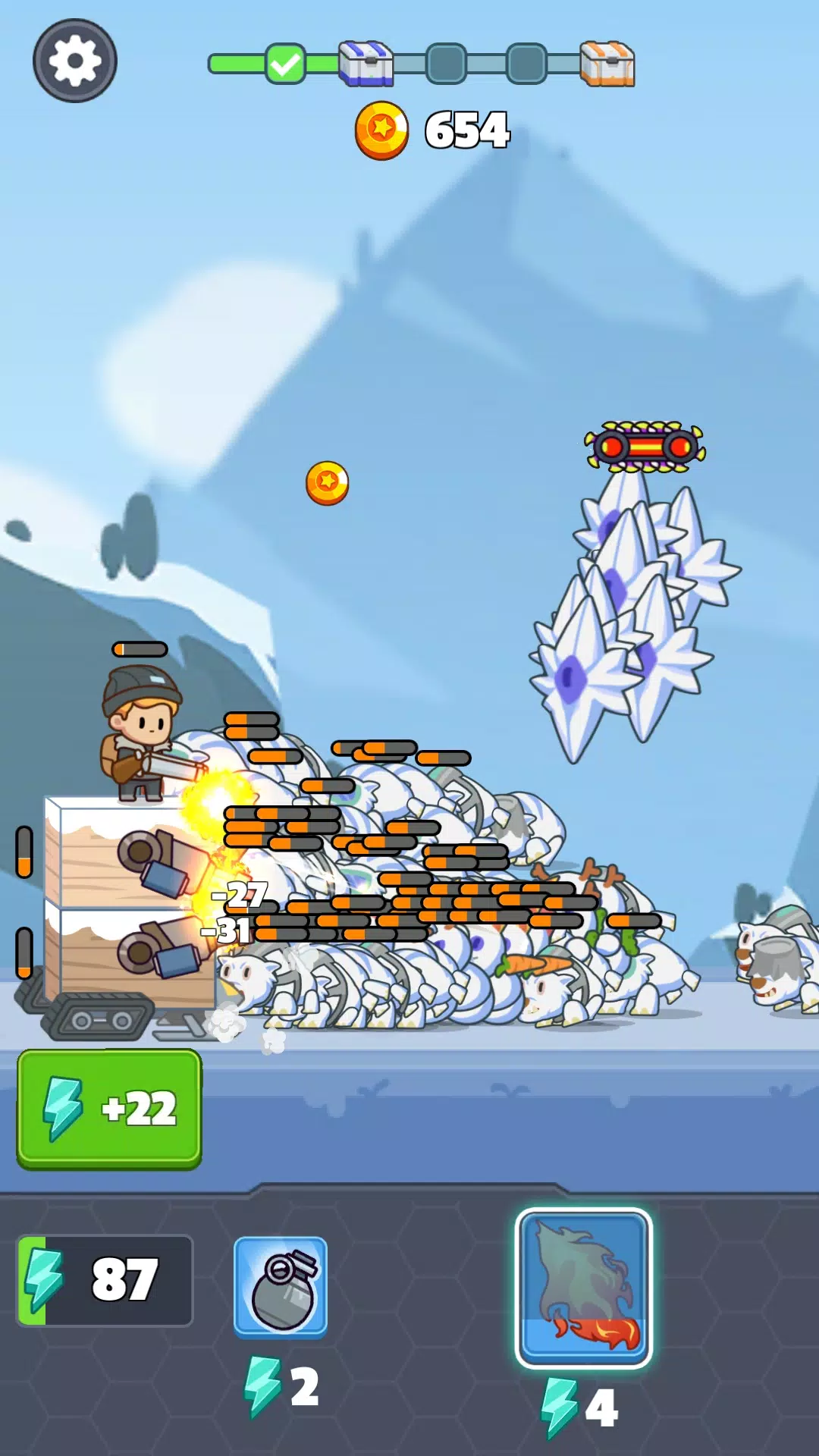Select the orange treasure chest reward
This screenshot has height=1456, width=819.
pyautogui.click(x=607, y=64)
